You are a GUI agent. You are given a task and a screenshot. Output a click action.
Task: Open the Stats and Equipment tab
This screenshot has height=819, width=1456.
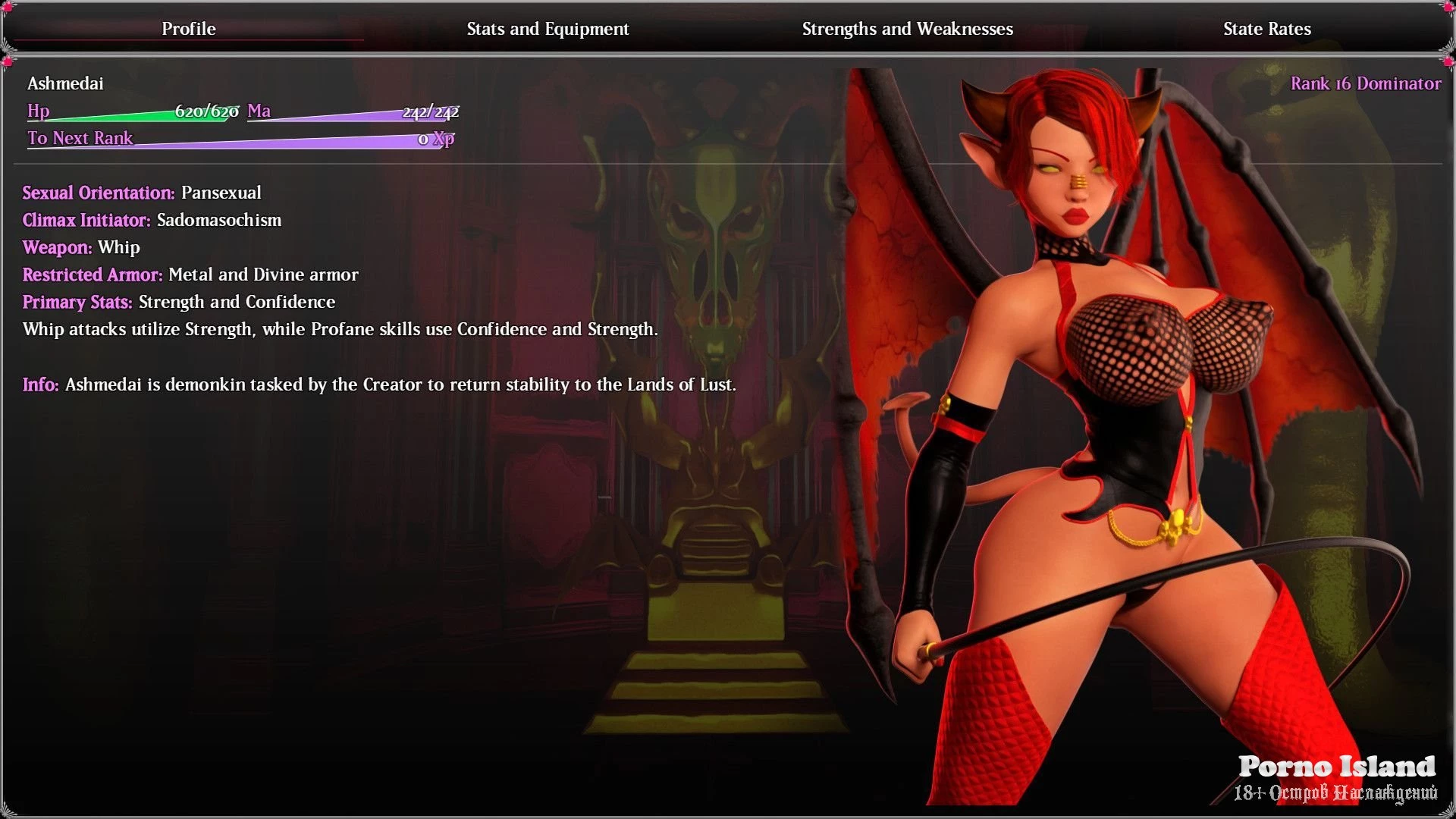pyautogui.click(x=548, y=29)
